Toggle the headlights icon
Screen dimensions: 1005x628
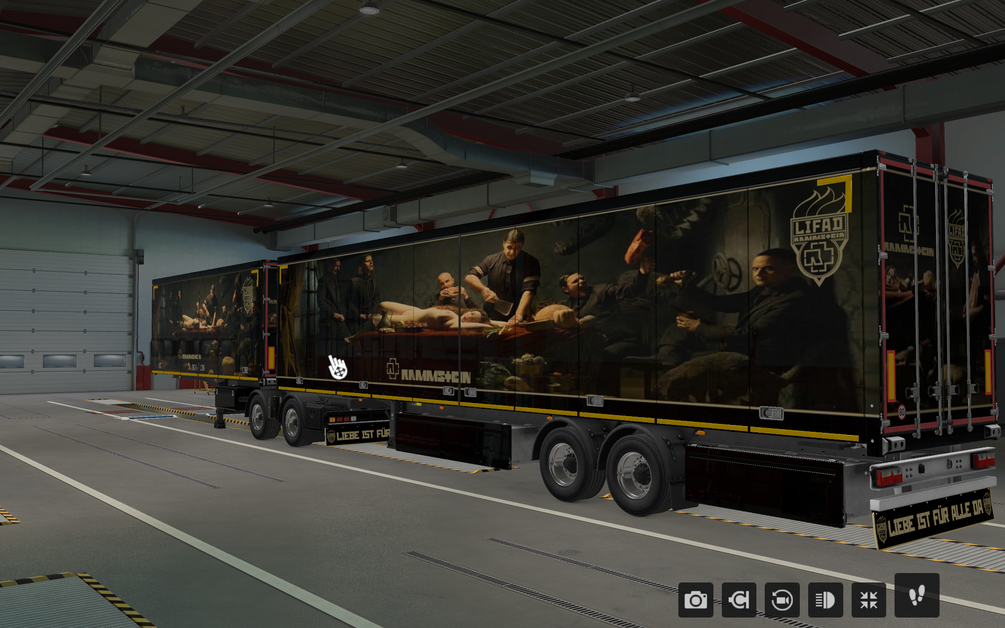(x=825, y=600)
